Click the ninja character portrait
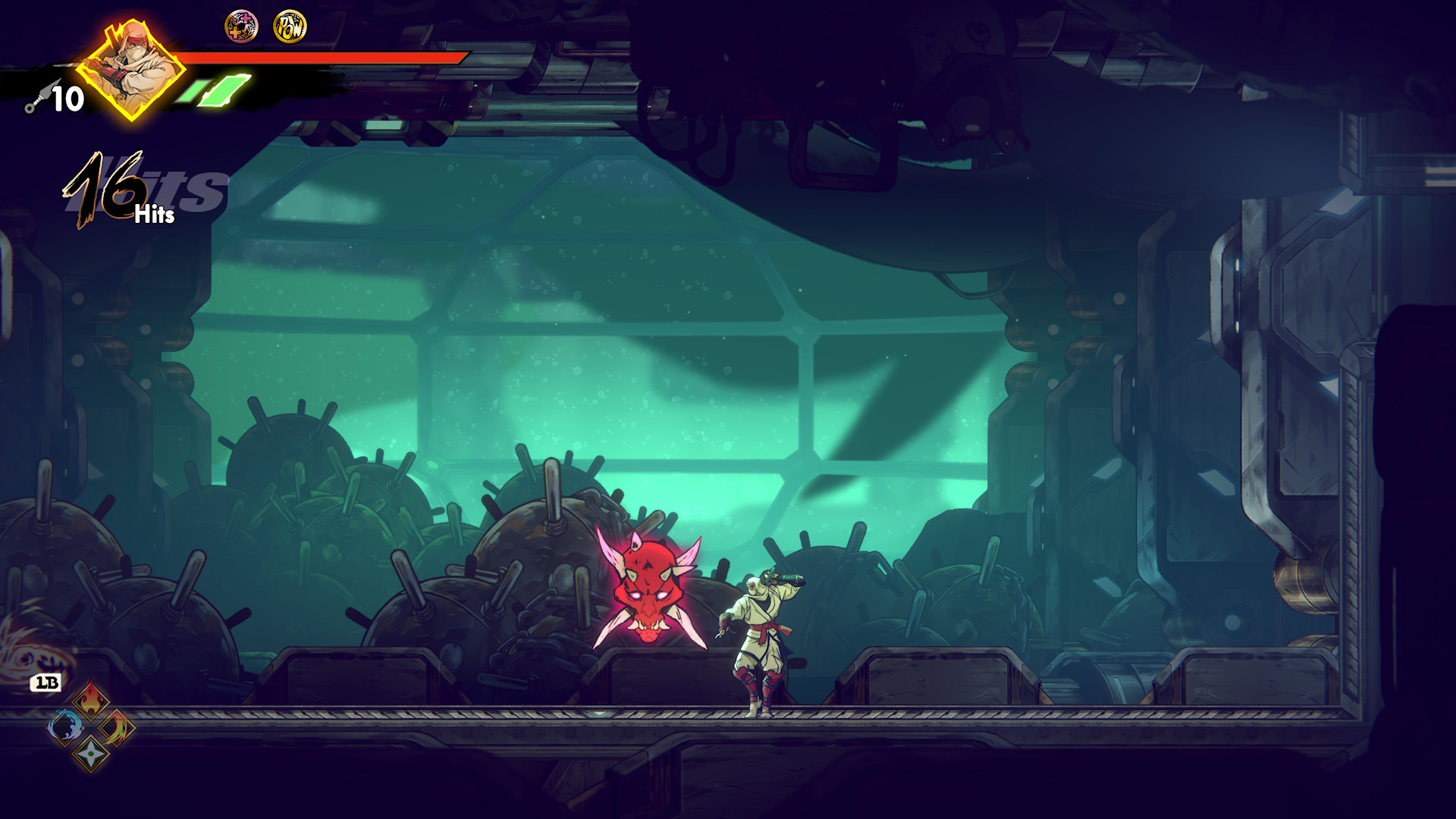This screenshot has height=819, width=1456. click(x=131, y=70)
